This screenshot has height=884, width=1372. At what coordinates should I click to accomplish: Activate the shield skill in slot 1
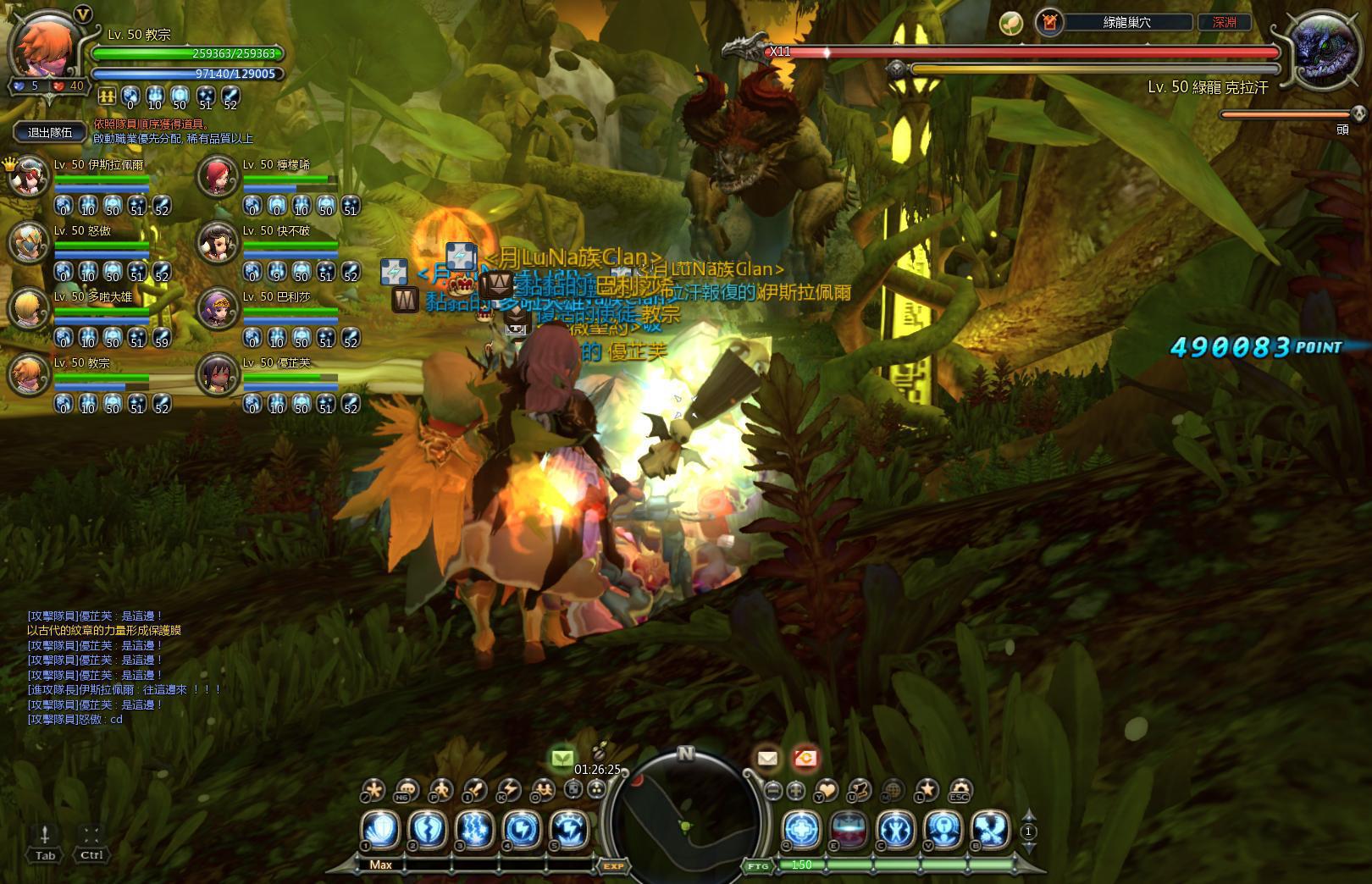380,830
